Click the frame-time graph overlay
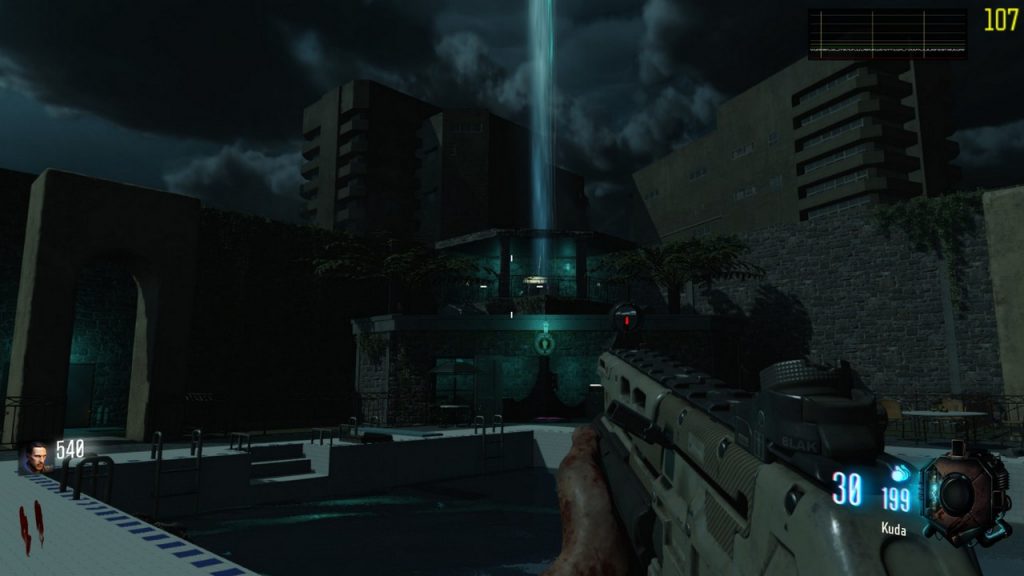The width and height of the screenshot is (1024, 576). (887, 34)
